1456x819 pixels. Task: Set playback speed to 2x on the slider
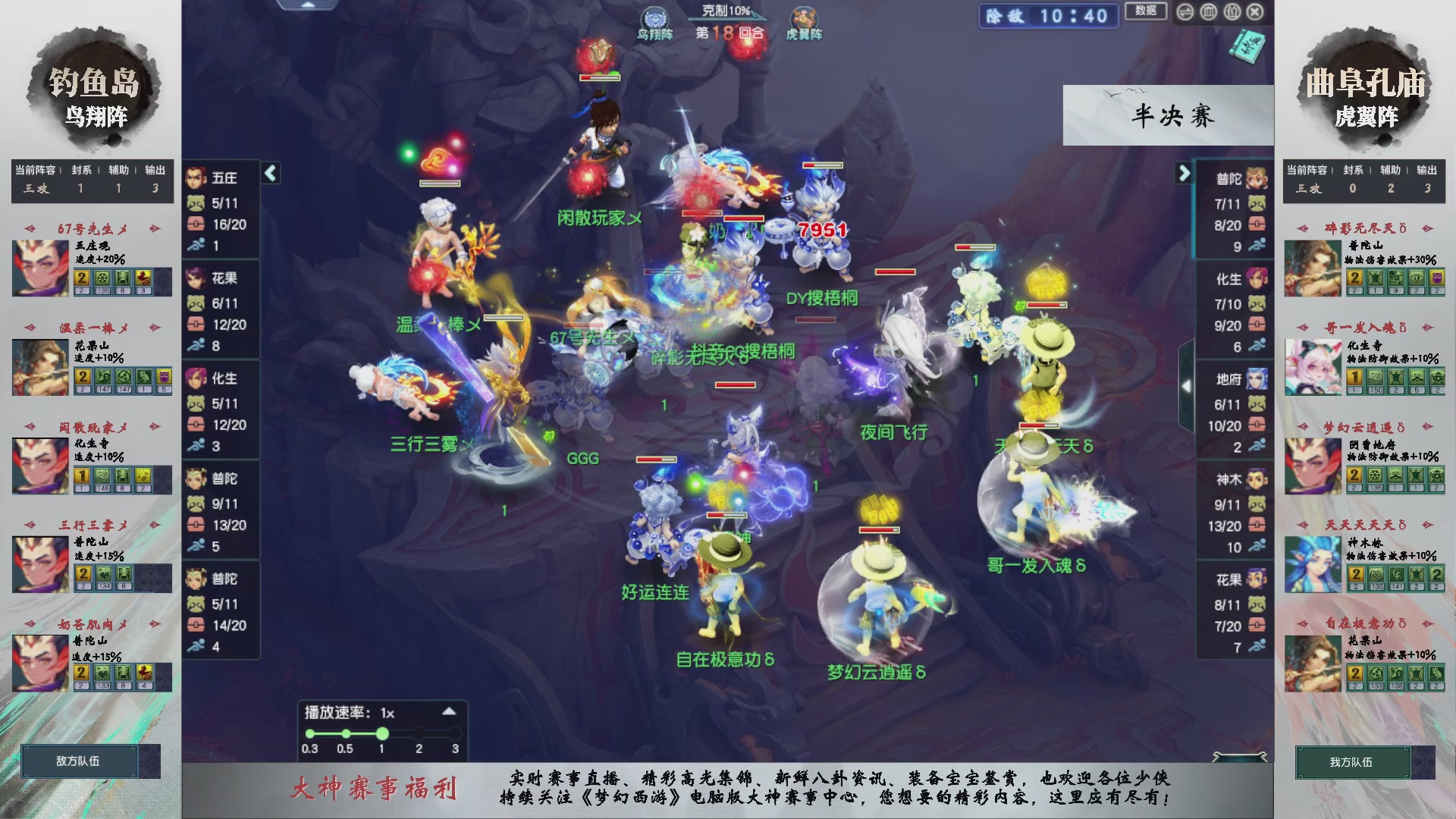(419, 733)
